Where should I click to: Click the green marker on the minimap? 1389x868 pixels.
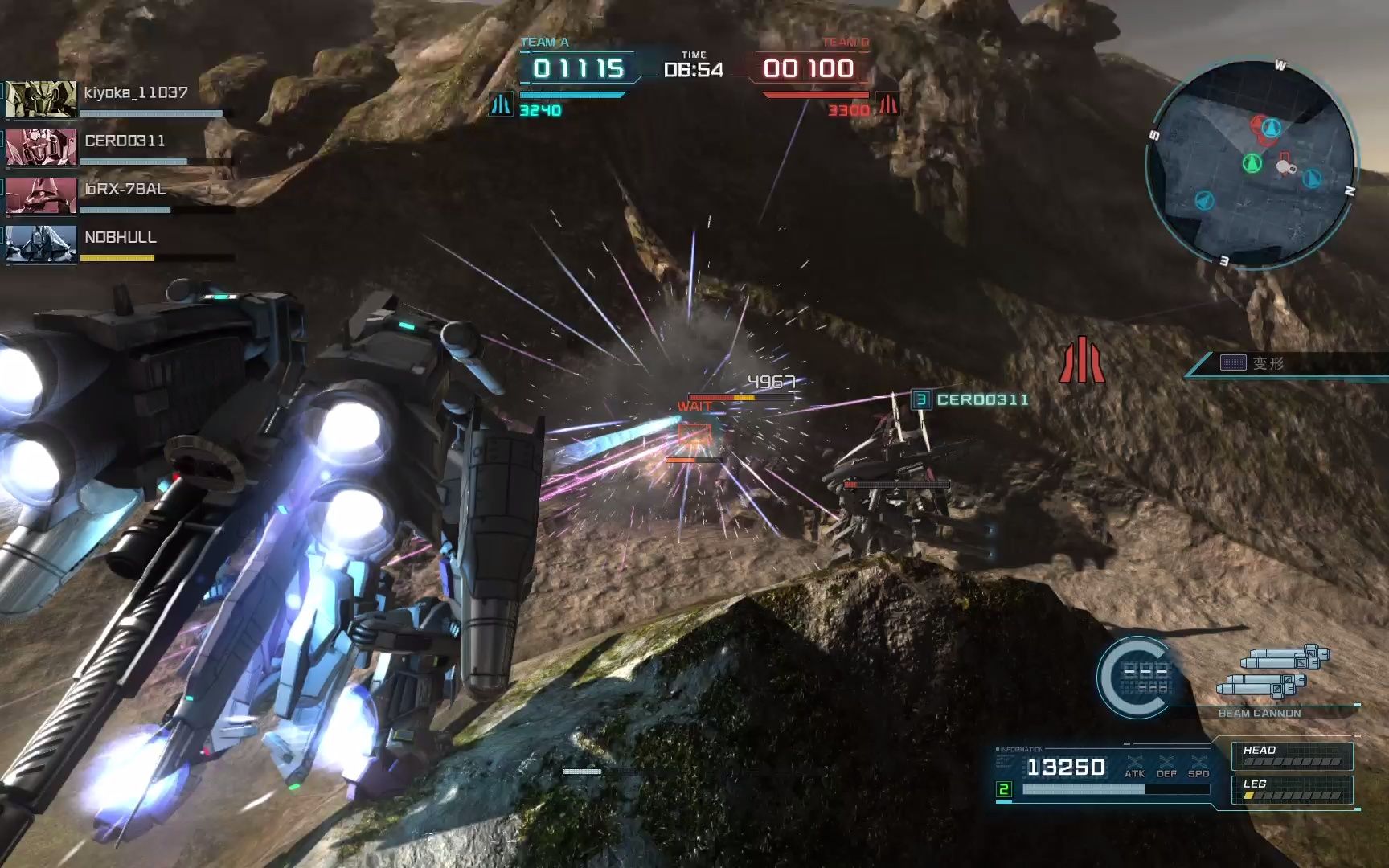click(x=1252, y=164)
